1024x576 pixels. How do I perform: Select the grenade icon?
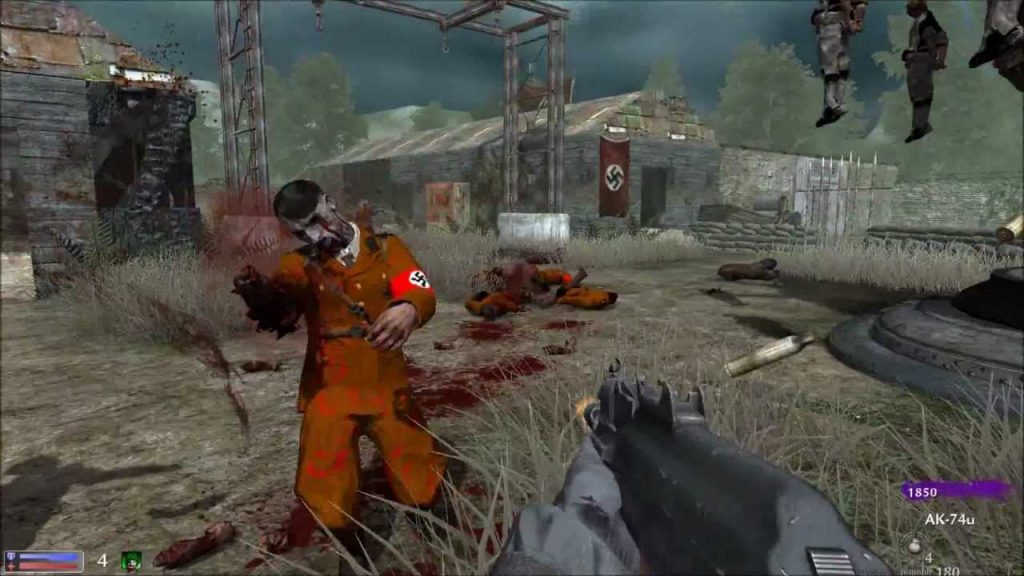tap(912, 546)
